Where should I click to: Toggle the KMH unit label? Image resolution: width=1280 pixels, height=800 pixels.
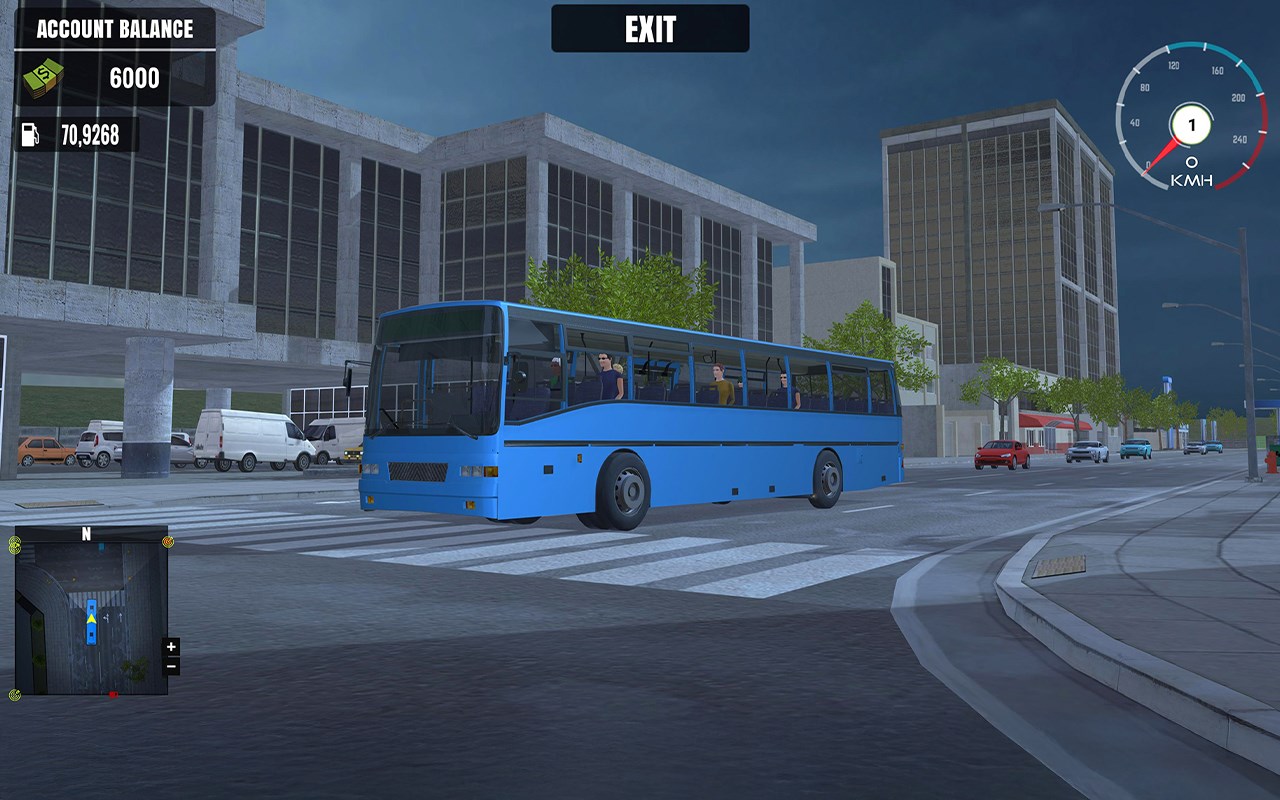pyautogui.click(x=1190, y=180)
